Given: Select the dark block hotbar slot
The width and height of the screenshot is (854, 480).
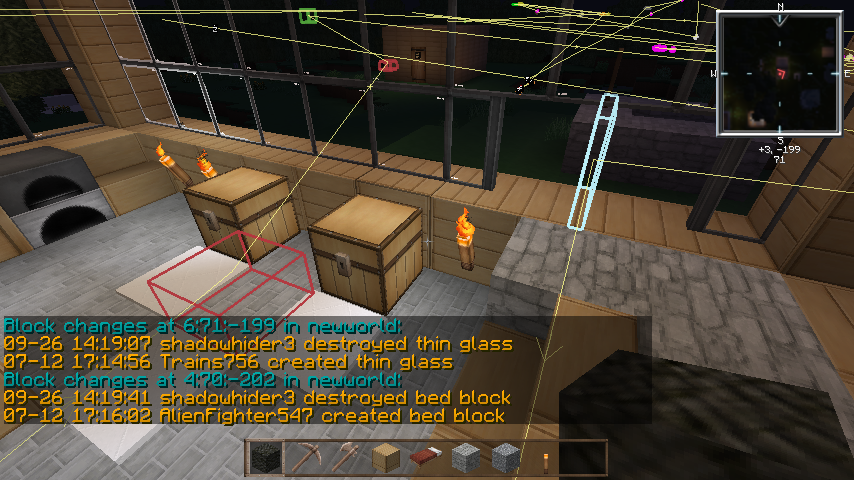Looking at the screenshot, I should [x=264, y=459].
